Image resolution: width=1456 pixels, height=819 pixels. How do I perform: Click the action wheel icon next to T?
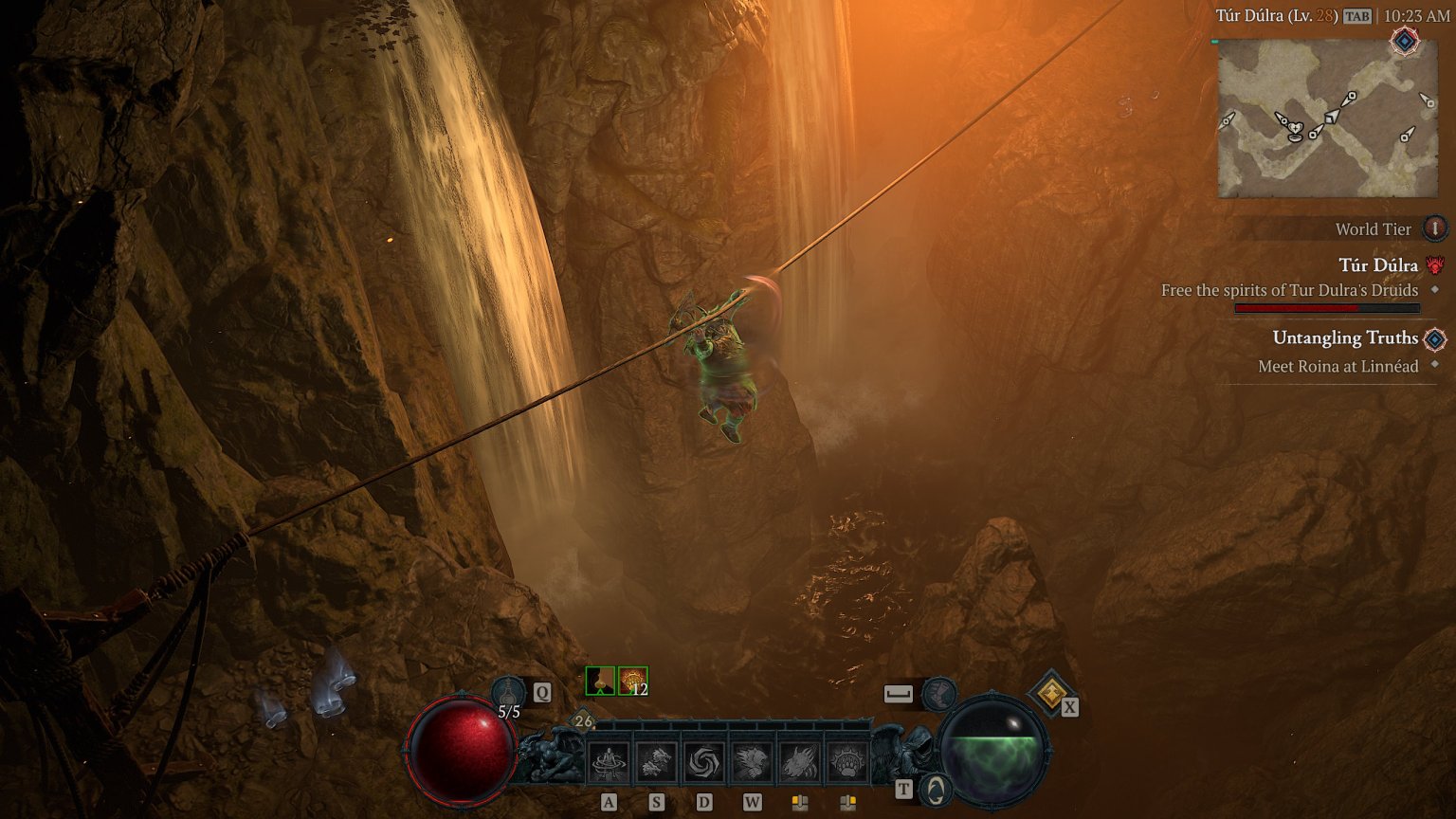coord(937,790)
